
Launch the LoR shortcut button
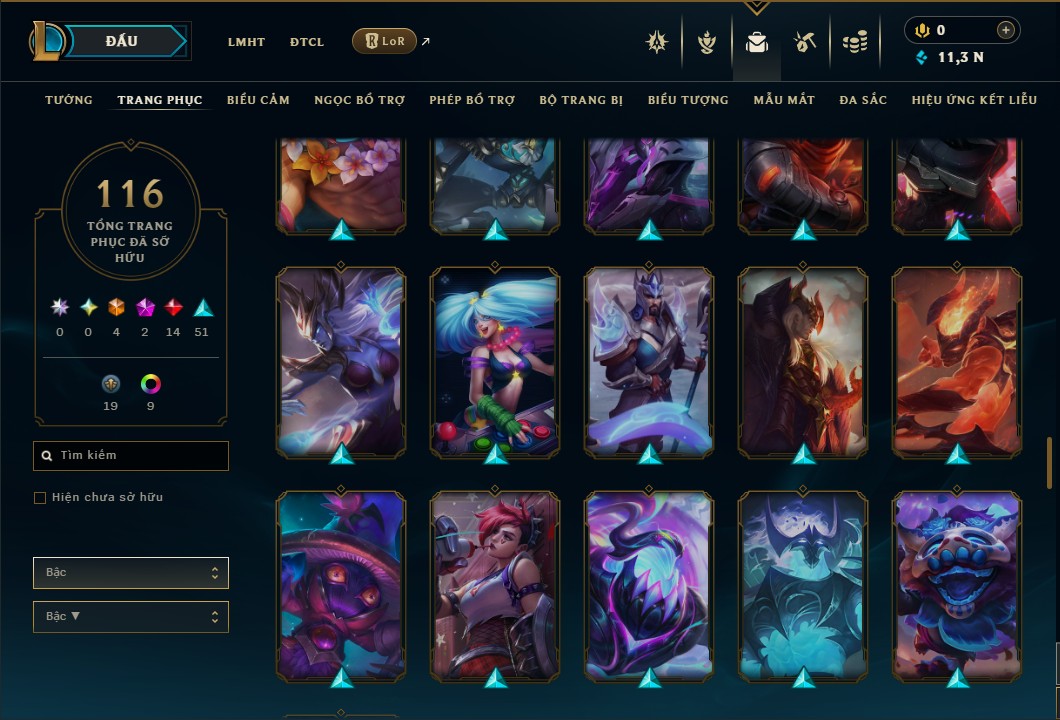pyautogui.click(x=384, y=41)
